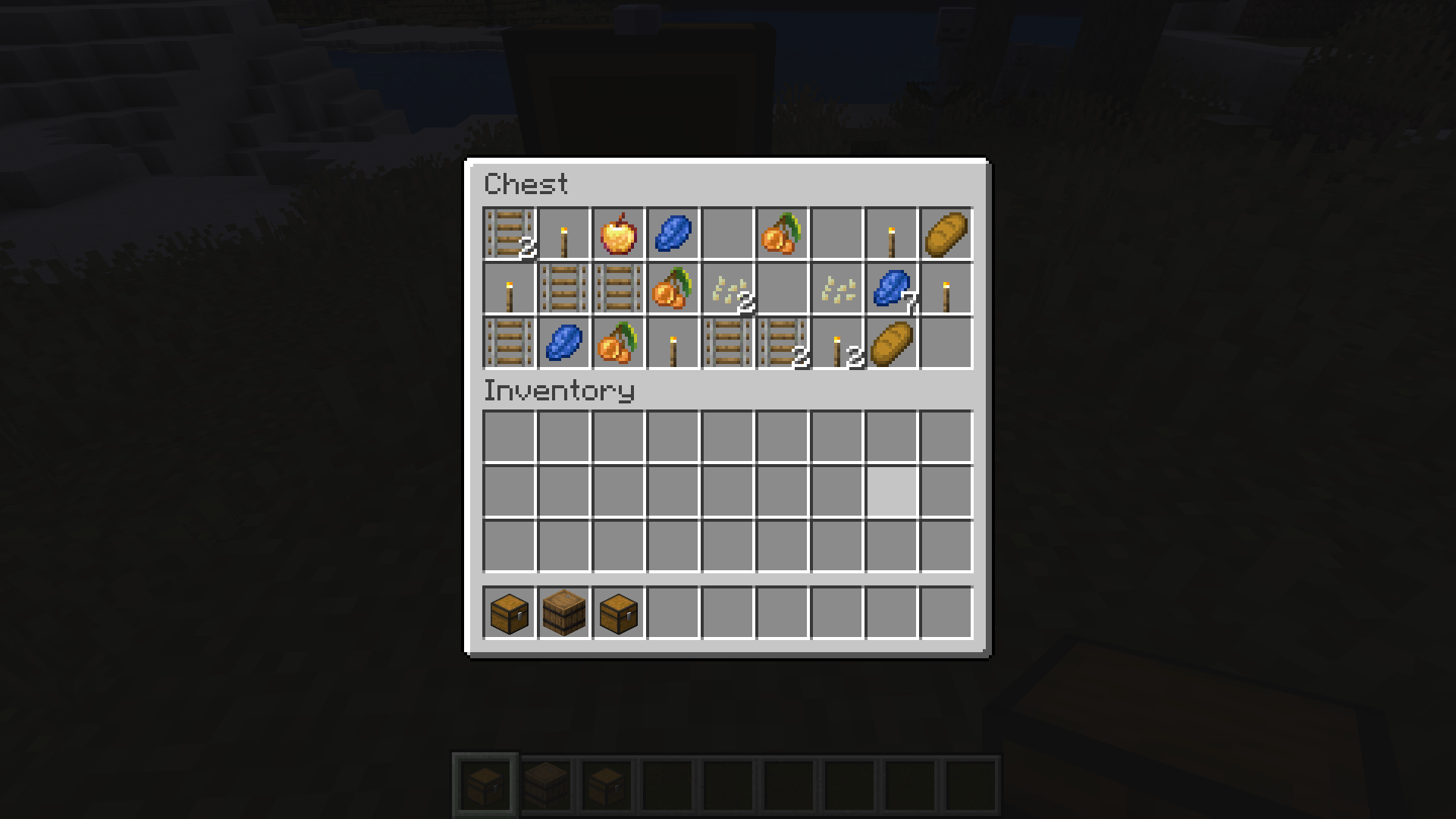
Task: Select the torch at the far right of middle row
Action: 945,289
